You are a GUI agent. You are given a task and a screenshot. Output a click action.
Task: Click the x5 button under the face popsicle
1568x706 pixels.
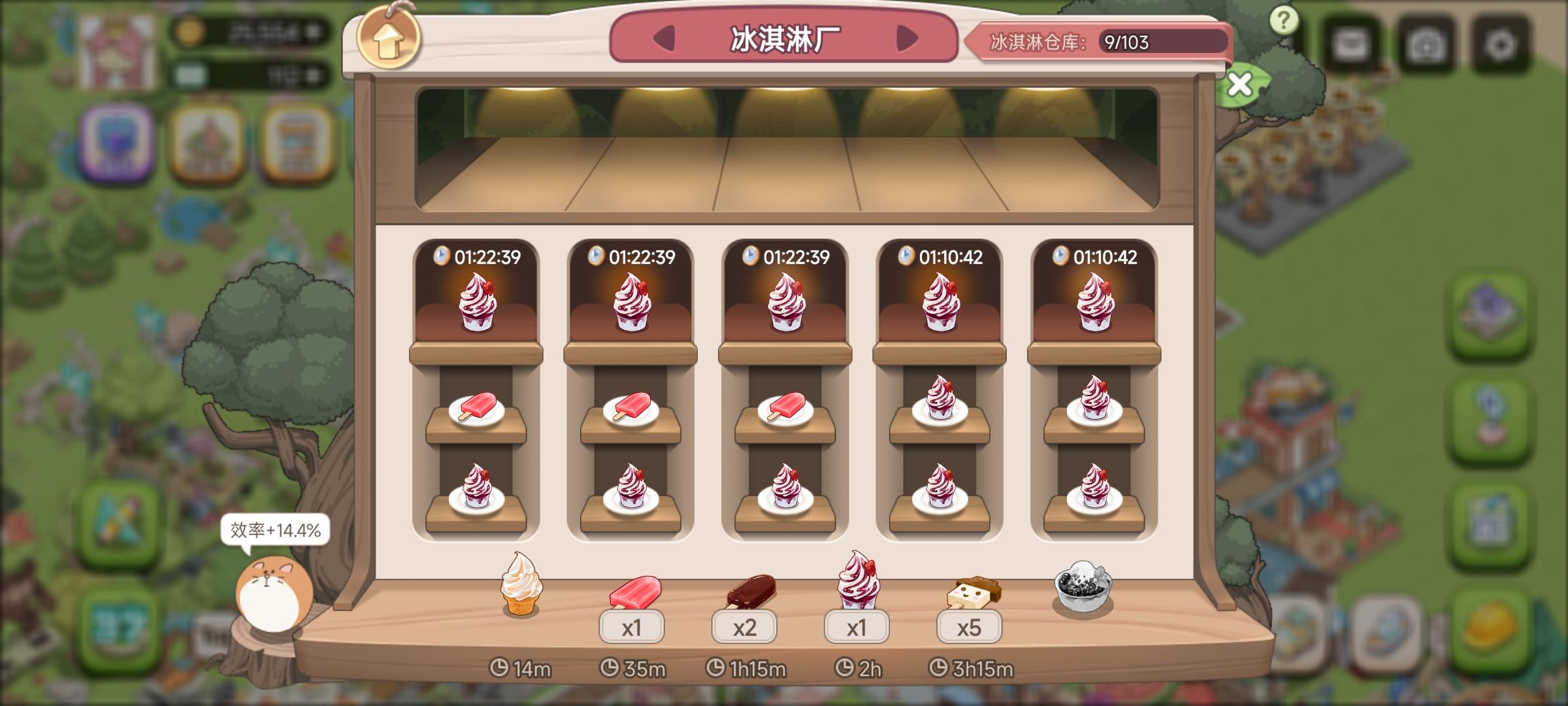(x=969, y=628)
